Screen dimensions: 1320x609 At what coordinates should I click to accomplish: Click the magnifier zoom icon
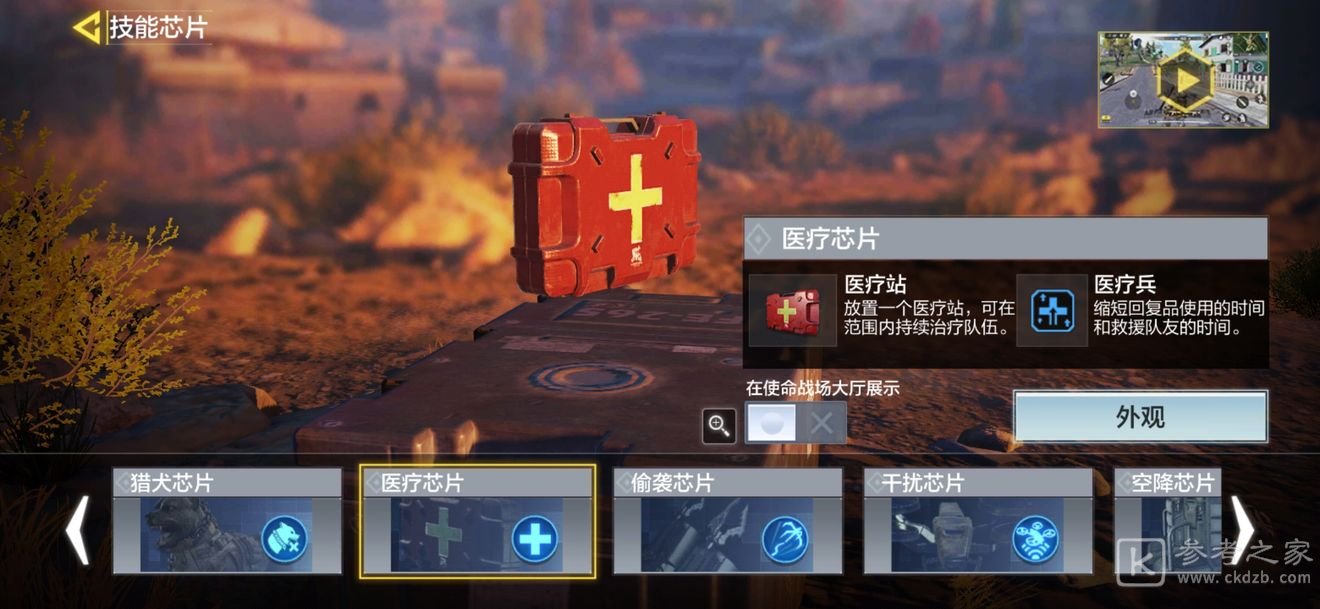(x=719, y=425)
